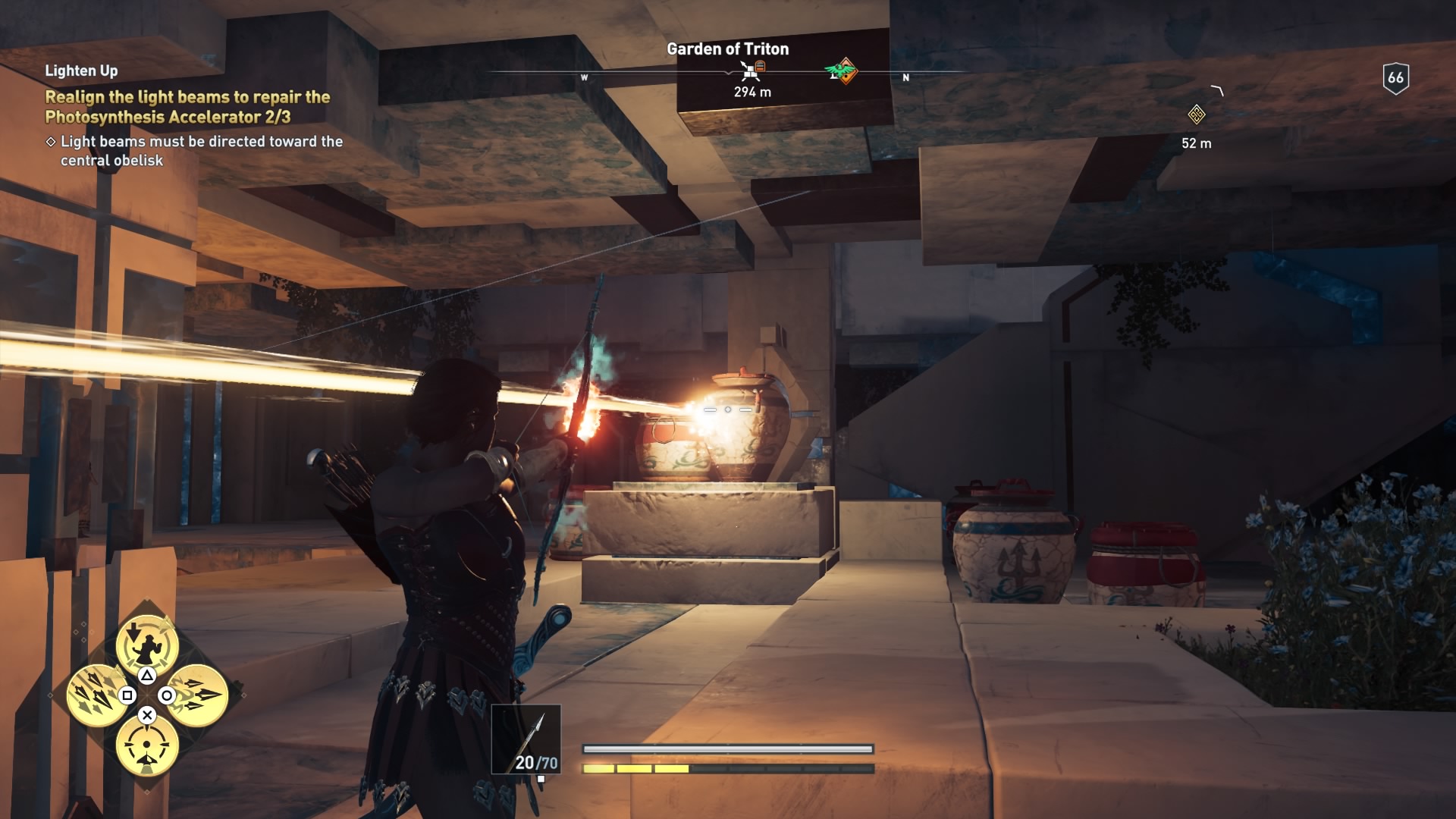The width and height of the screenshot is (1456, 819).
Task: Select the three-arrow multi-shot ability
Action: pyautogui.click(x=198, y=695)
